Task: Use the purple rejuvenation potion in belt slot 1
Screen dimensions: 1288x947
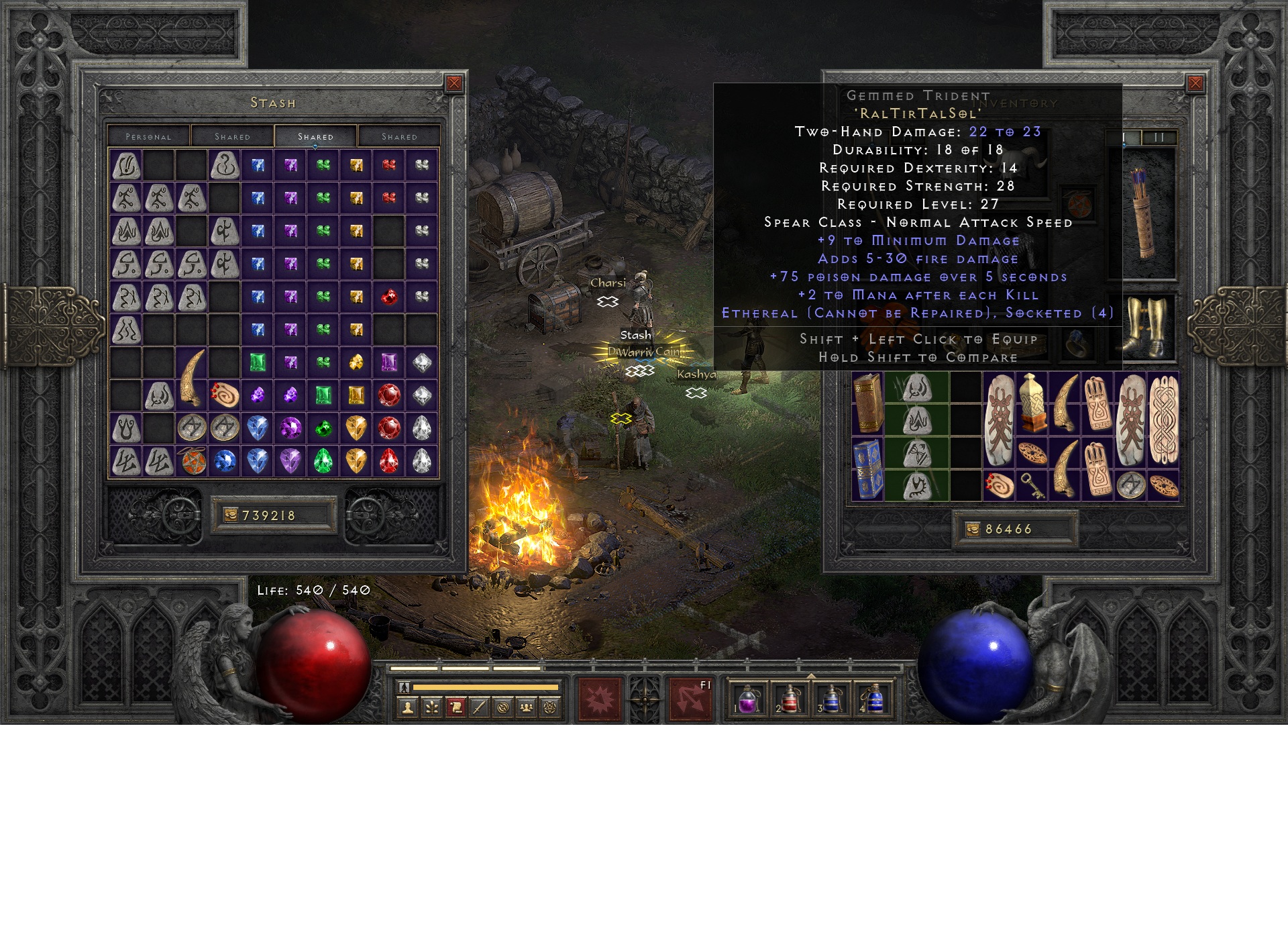Action: pos(748,700)
